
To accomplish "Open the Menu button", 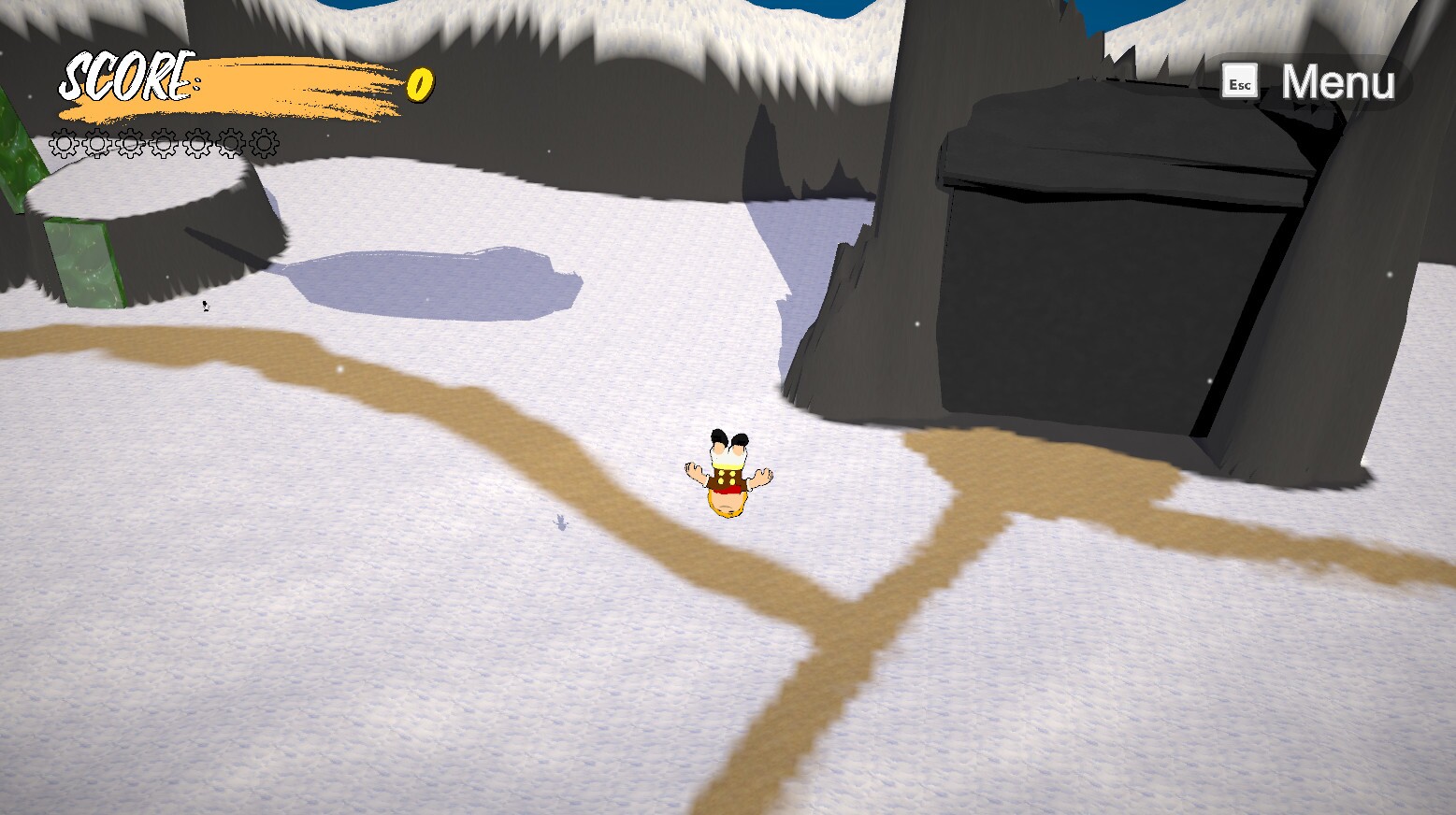I will (x=1313, y=82).
